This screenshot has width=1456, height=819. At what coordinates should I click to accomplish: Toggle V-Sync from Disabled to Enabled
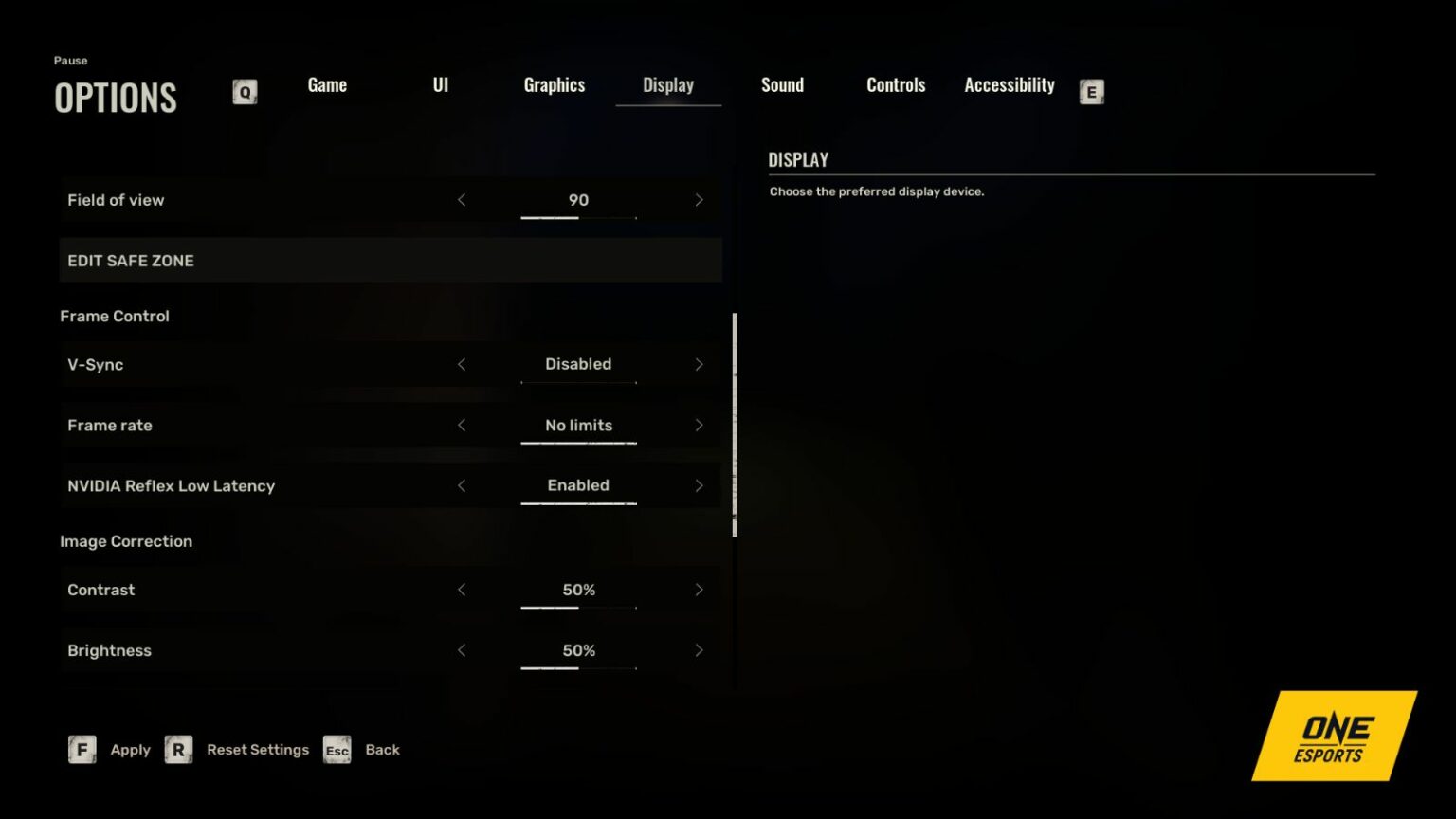[x=700, y=364]
